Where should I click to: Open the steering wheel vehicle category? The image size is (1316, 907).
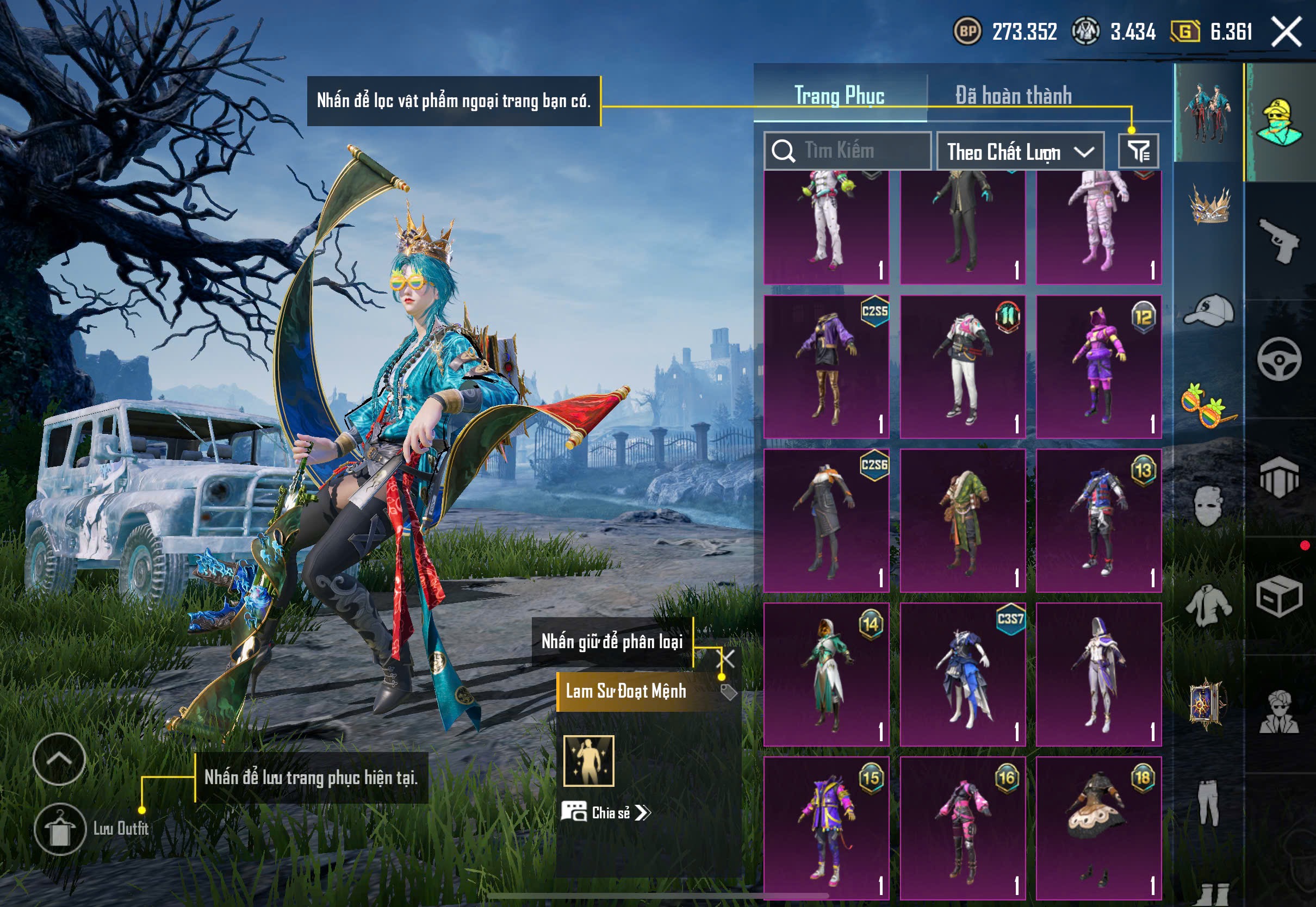[1279, 359]
